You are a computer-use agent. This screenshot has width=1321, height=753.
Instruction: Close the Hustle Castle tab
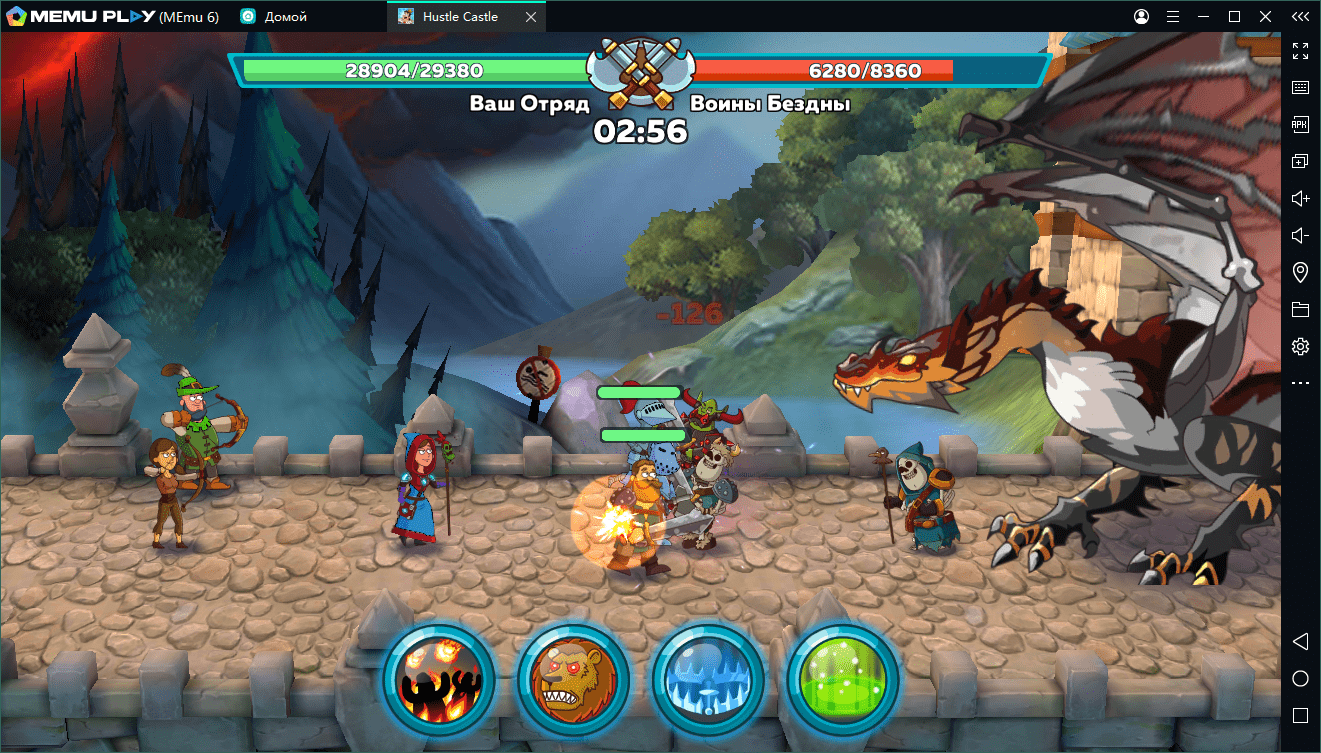click(530, 17)
